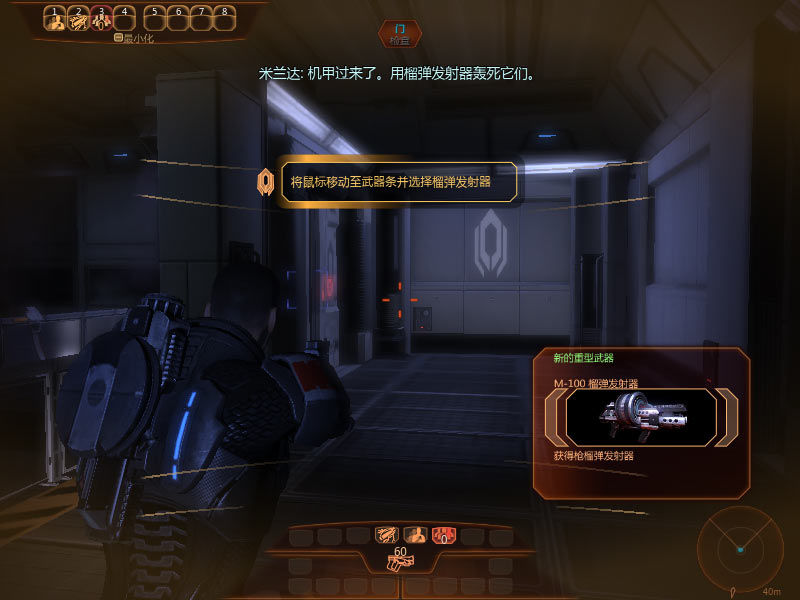Select quick slot 2 with the ammo icon
The image size is (800, 600).
tap(79, 18)
